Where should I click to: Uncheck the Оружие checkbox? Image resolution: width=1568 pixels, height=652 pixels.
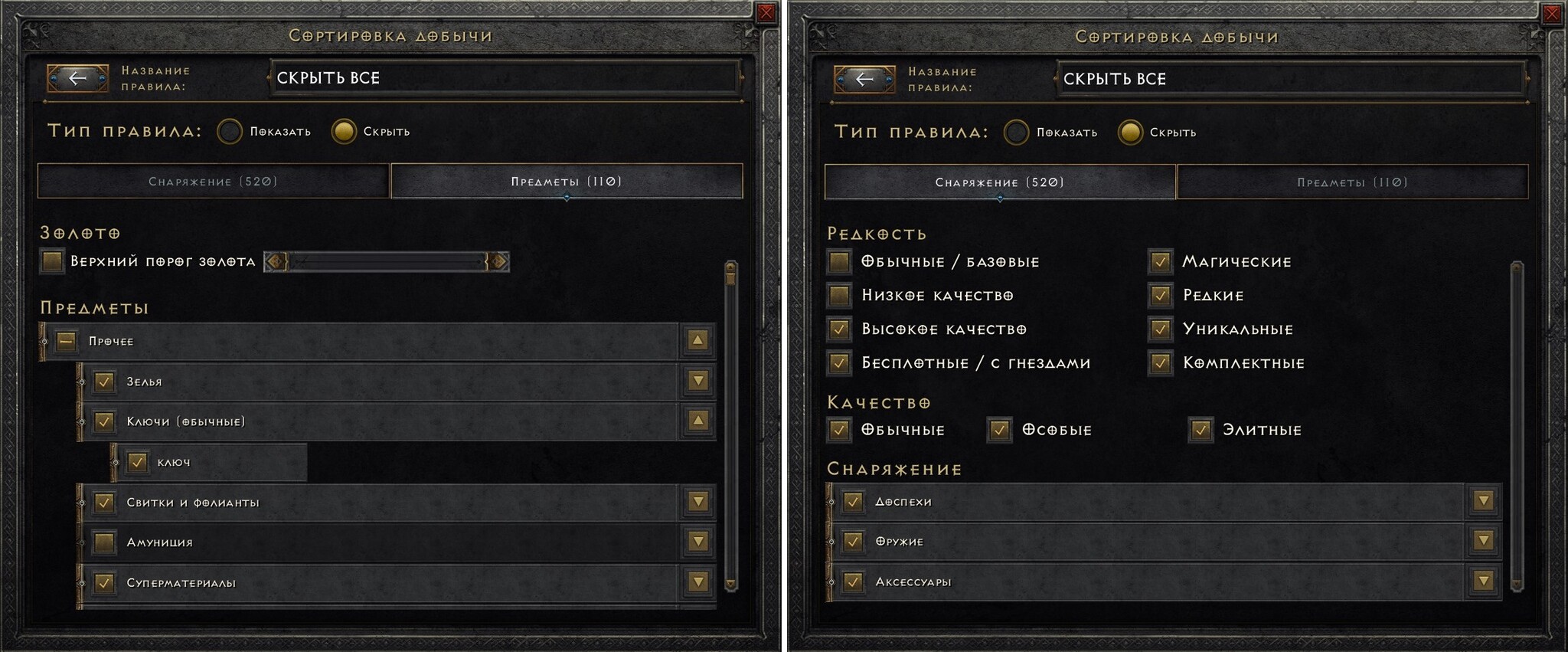[x=853, y=542]
